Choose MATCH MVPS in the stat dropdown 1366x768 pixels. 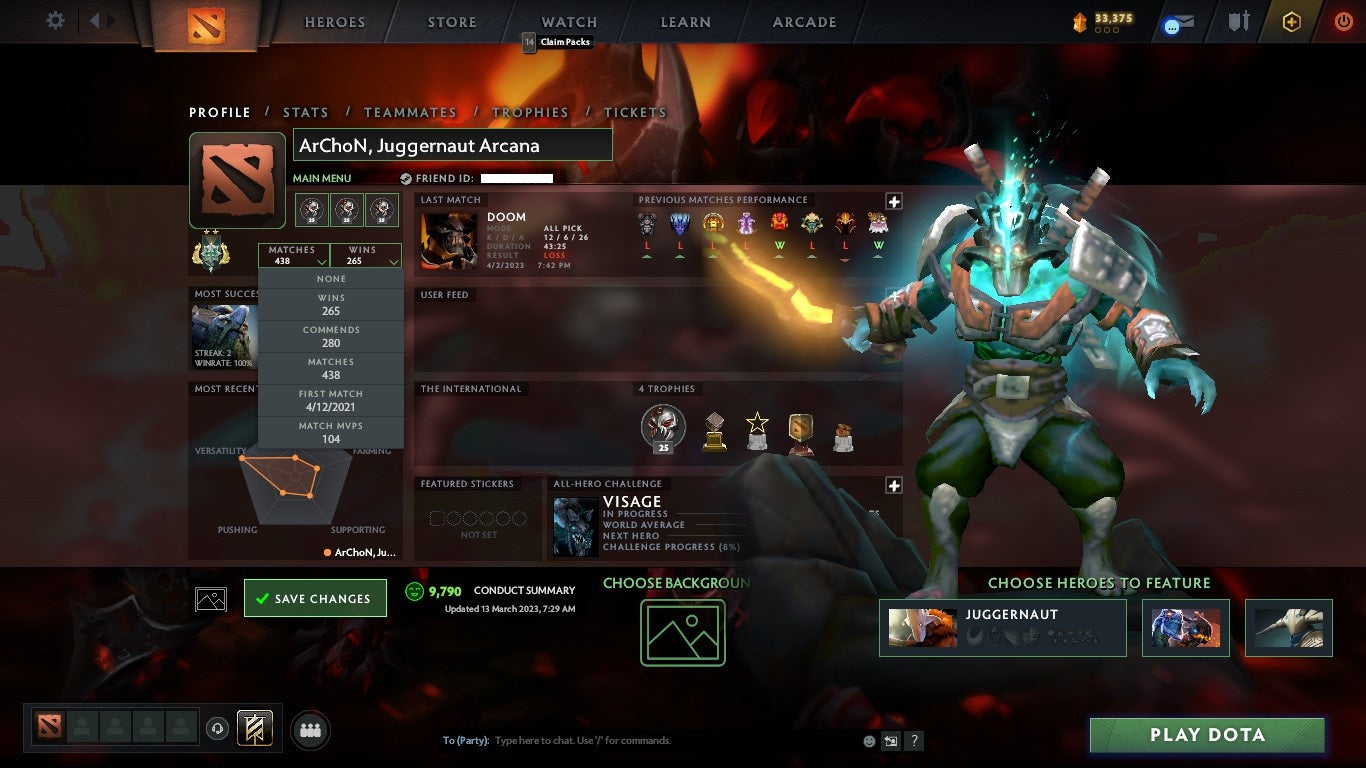point(330,431)
